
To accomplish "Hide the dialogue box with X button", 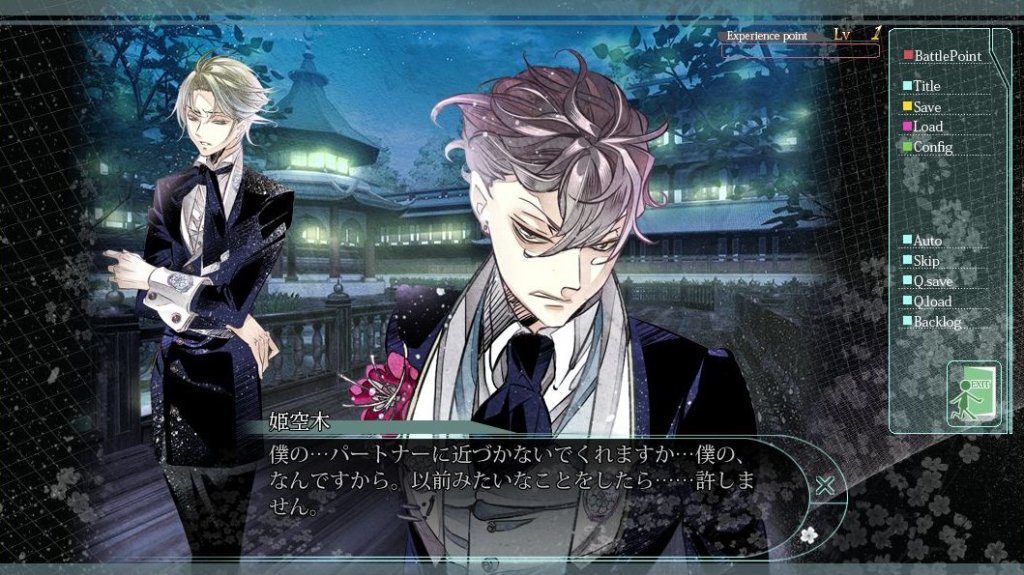I will click(825, 486).
